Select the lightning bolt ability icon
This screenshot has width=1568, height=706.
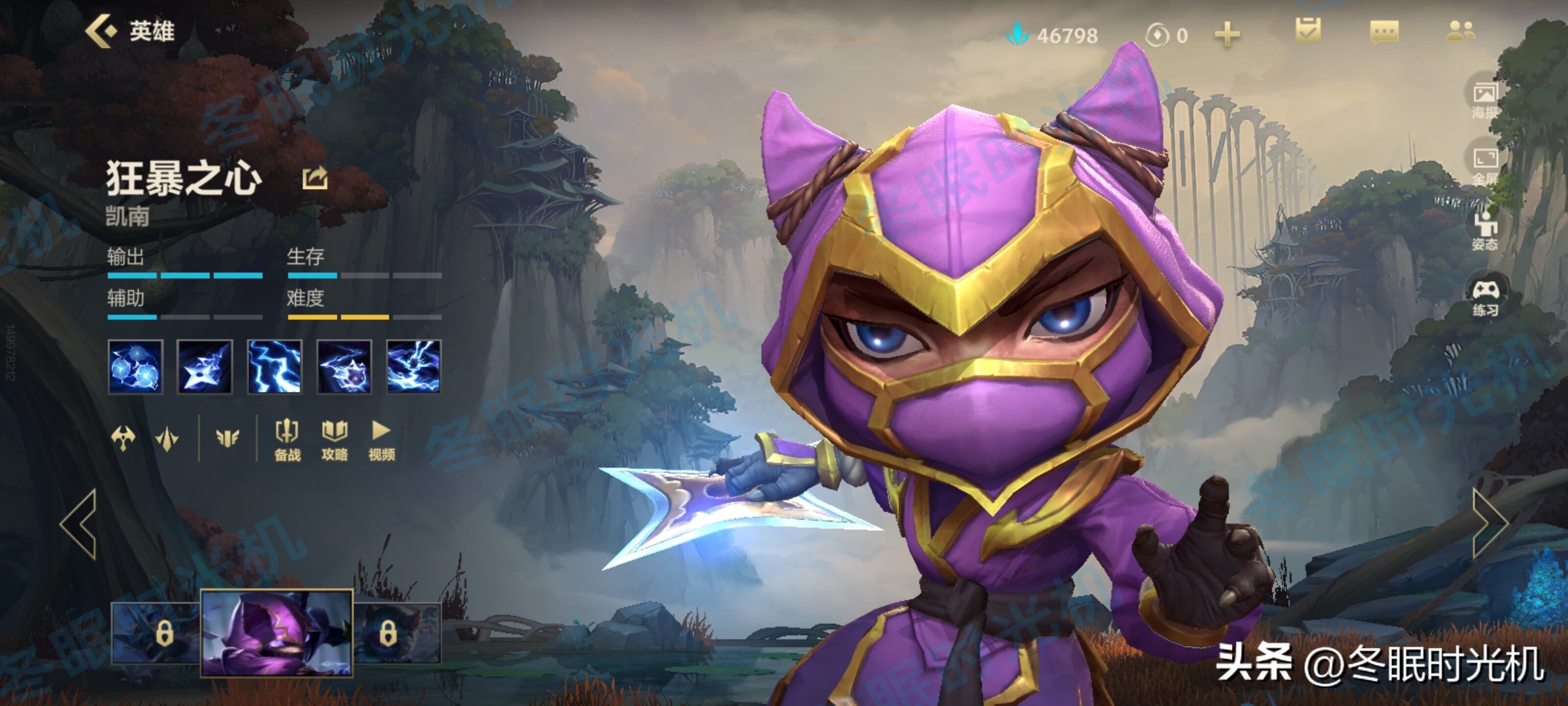click(x=274, y=366)
